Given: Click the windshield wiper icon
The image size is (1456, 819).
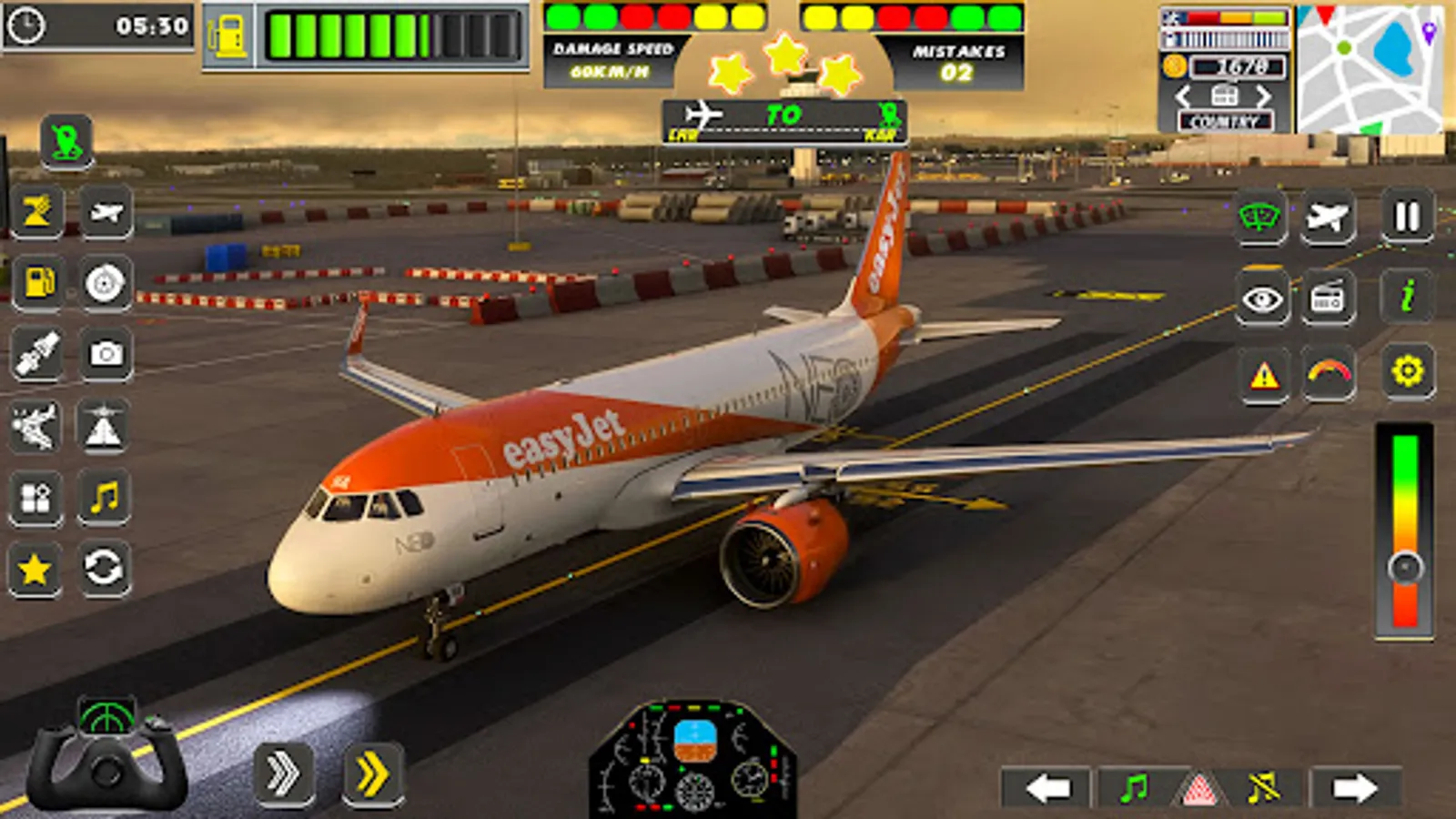Looking at the screenshot, I should point(1260,217).
